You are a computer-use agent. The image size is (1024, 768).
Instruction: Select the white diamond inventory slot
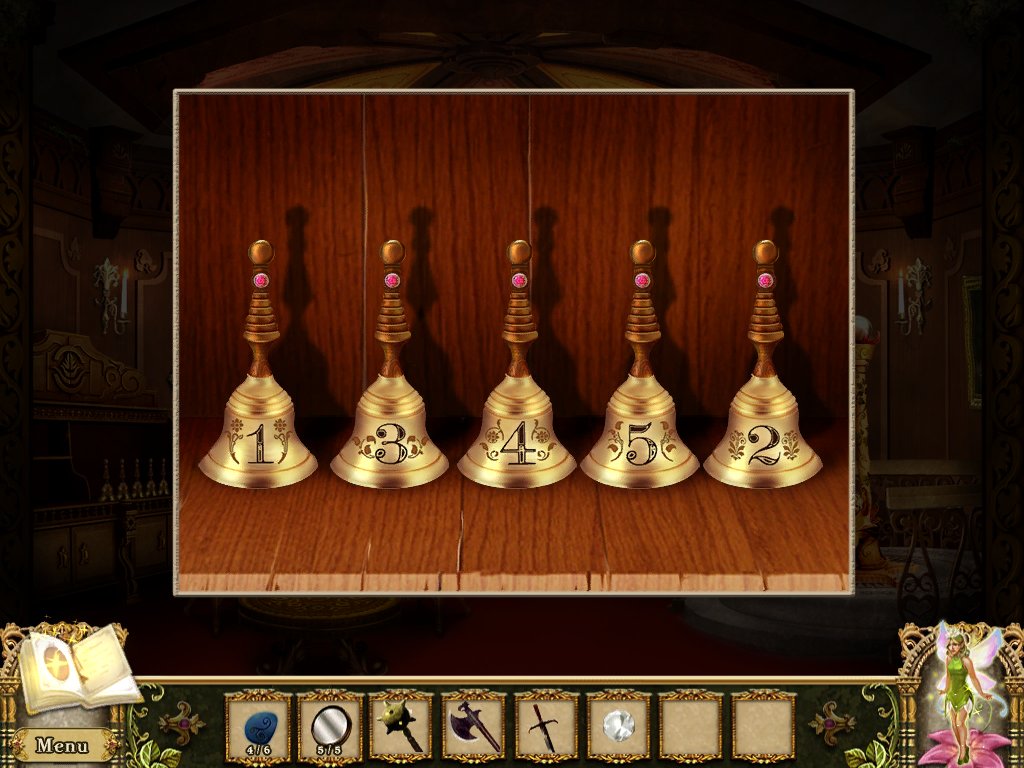[618, 725]
